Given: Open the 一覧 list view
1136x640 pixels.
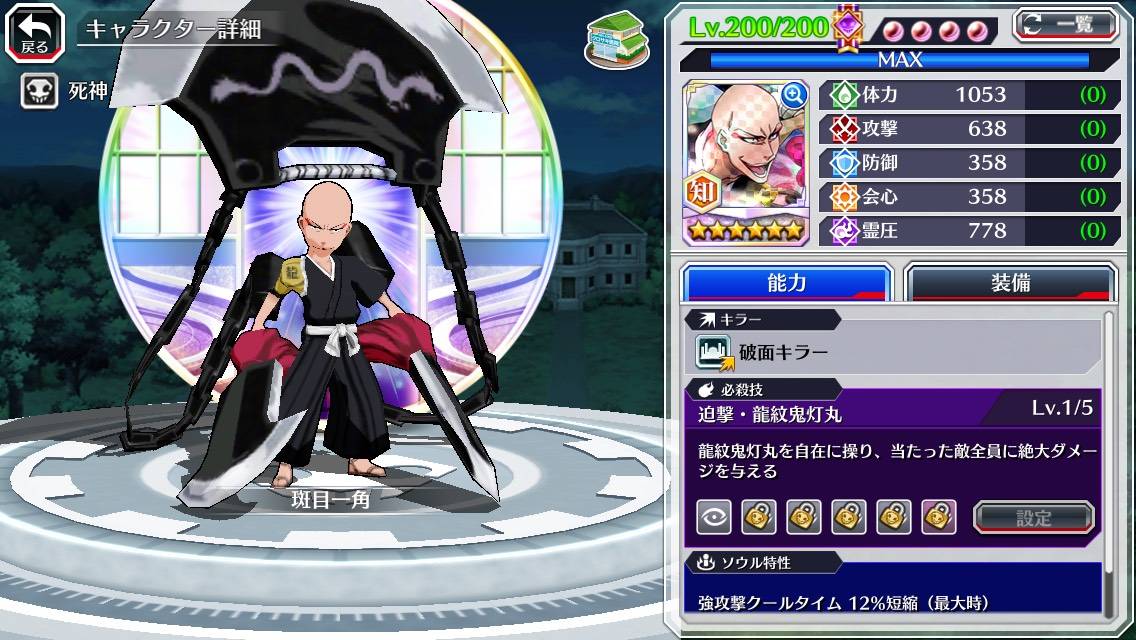Looking at the screenshot, I should click(1066, 23).
